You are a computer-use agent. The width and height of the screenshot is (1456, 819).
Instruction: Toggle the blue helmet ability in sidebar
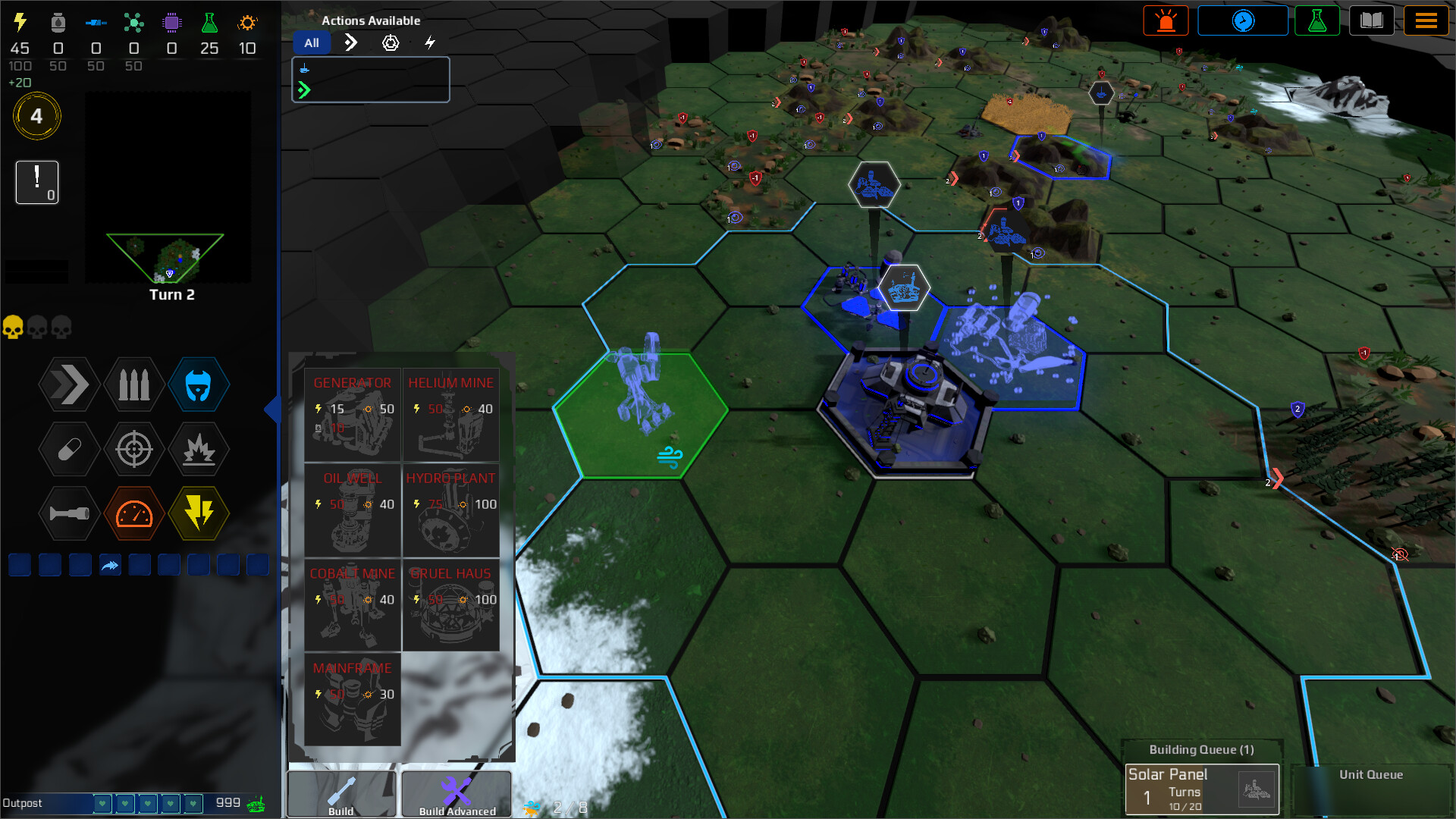point(199,385)
